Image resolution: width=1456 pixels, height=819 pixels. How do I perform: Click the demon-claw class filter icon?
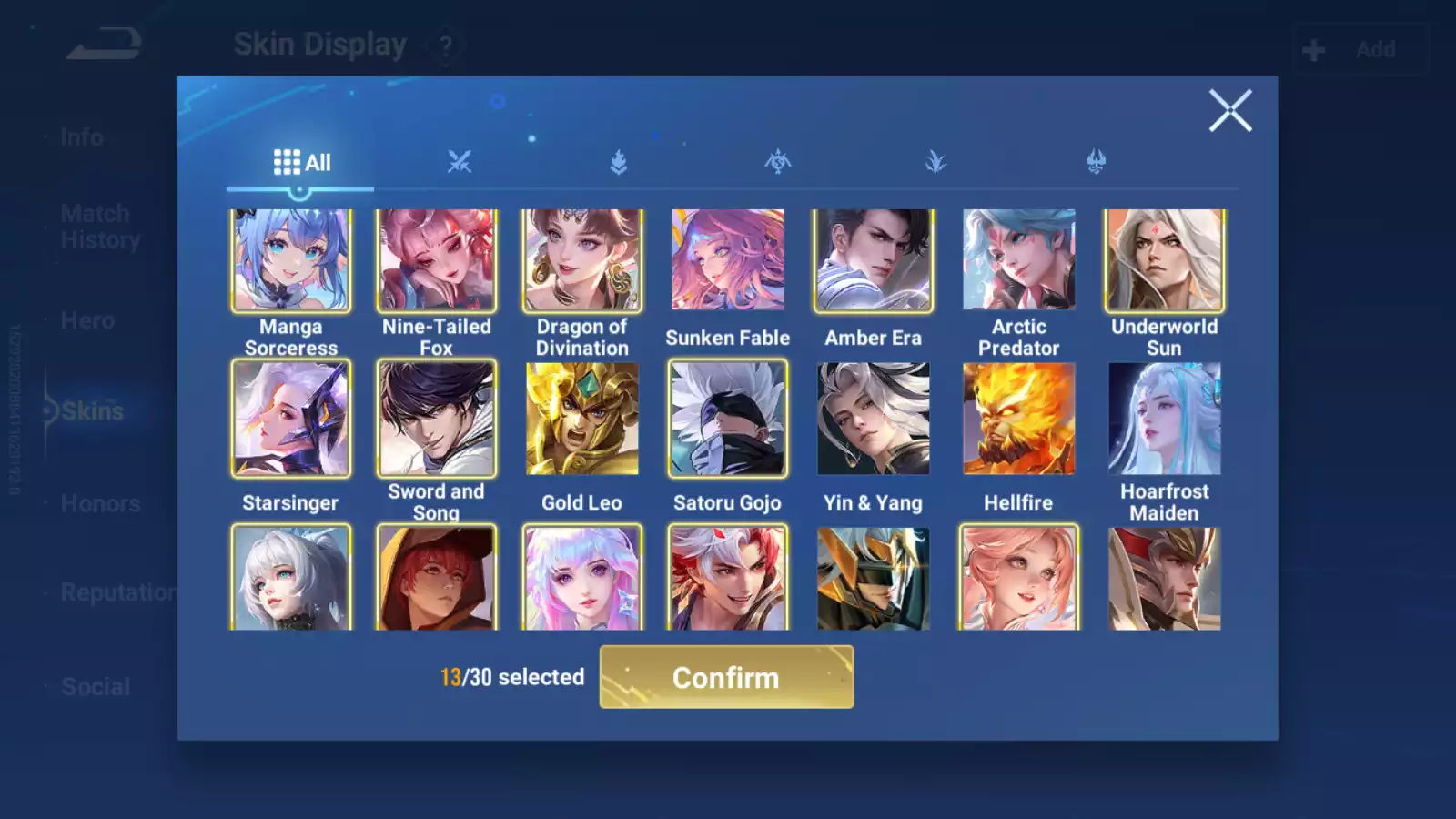[1097, 159]
